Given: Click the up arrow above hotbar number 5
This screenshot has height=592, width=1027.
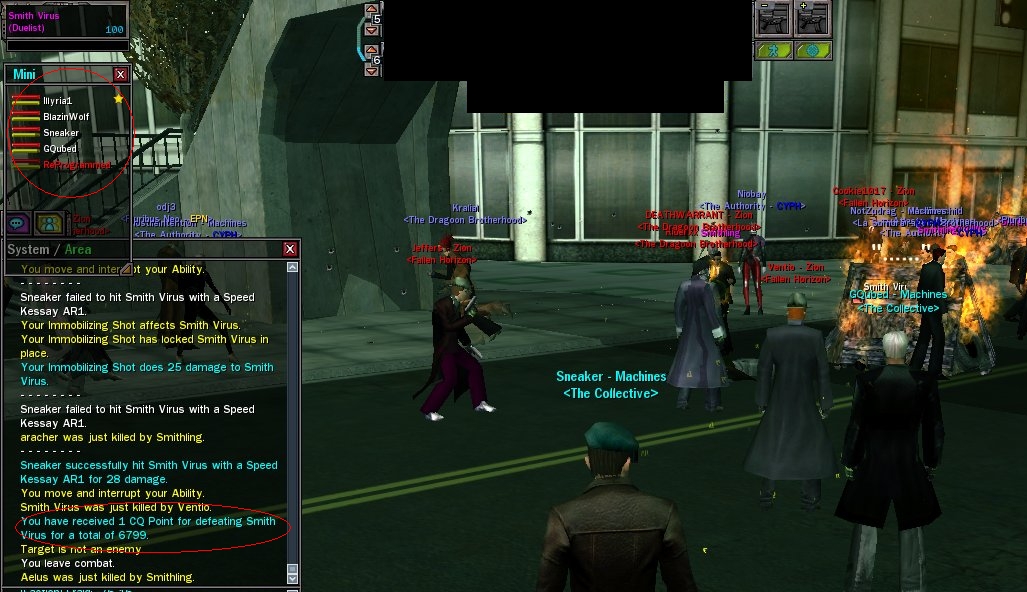Looking at the screenshot, I should coord(371,9).
